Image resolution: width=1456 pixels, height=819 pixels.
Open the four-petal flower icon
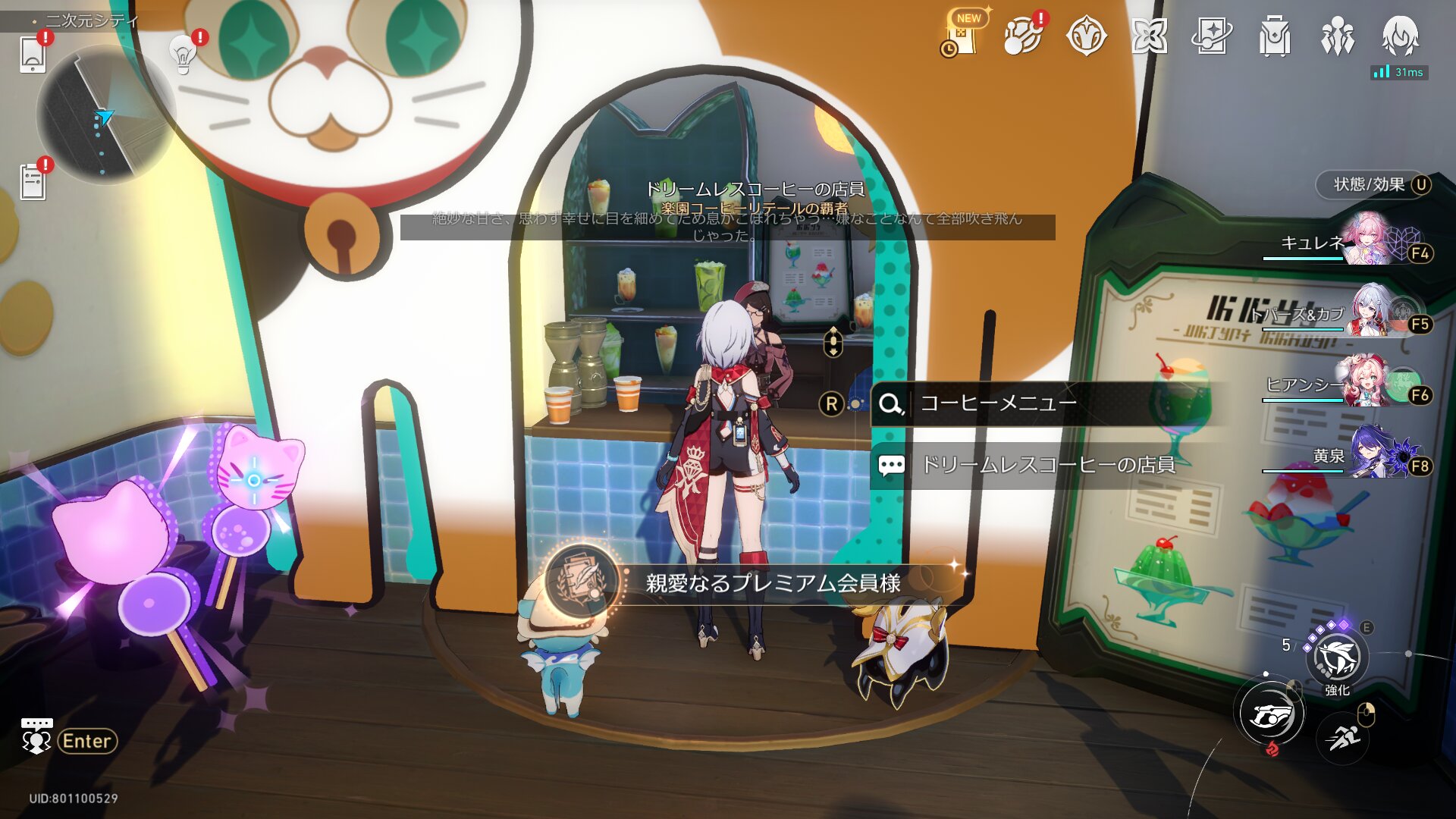click(x=1149, y=36)
